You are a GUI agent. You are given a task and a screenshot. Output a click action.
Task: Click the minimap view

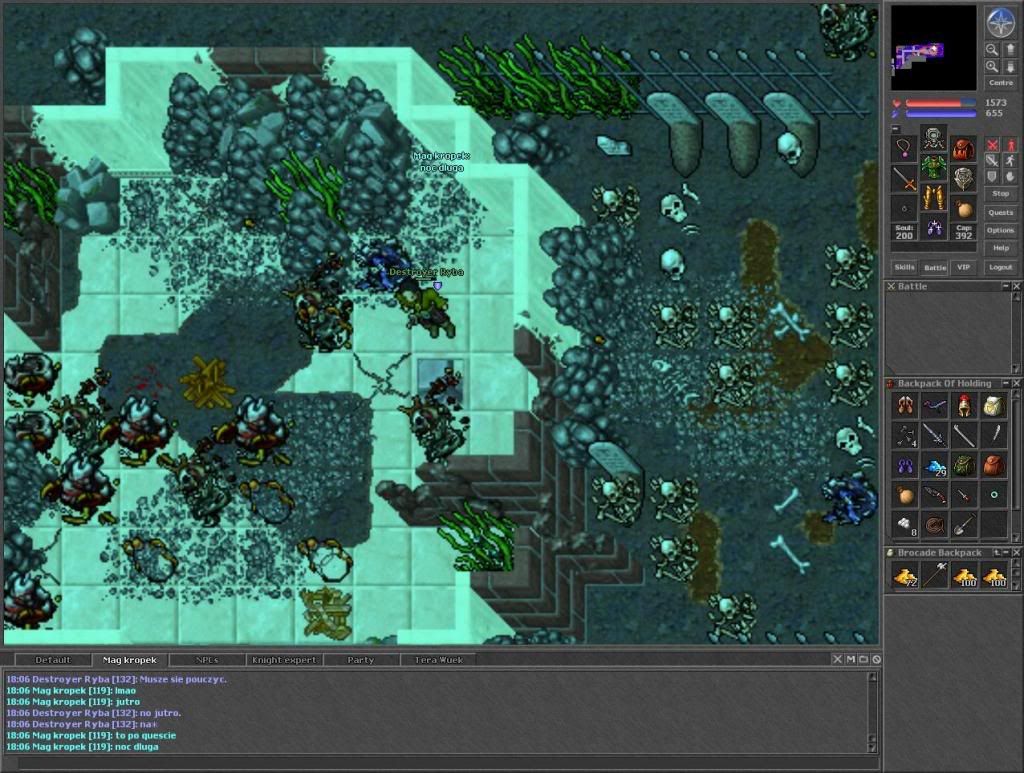tap(933, 47)
